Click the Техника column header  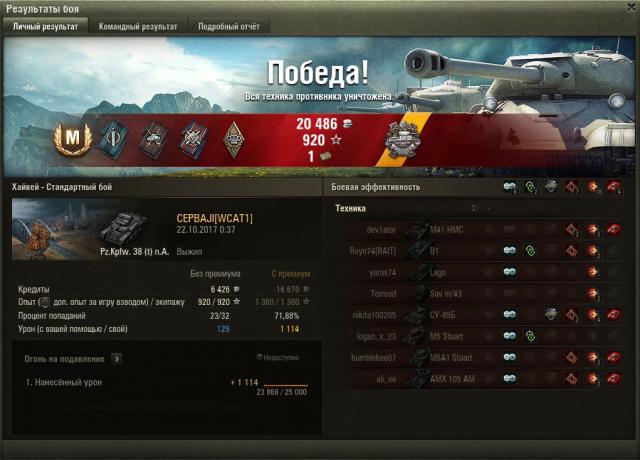tap(351, 209)
